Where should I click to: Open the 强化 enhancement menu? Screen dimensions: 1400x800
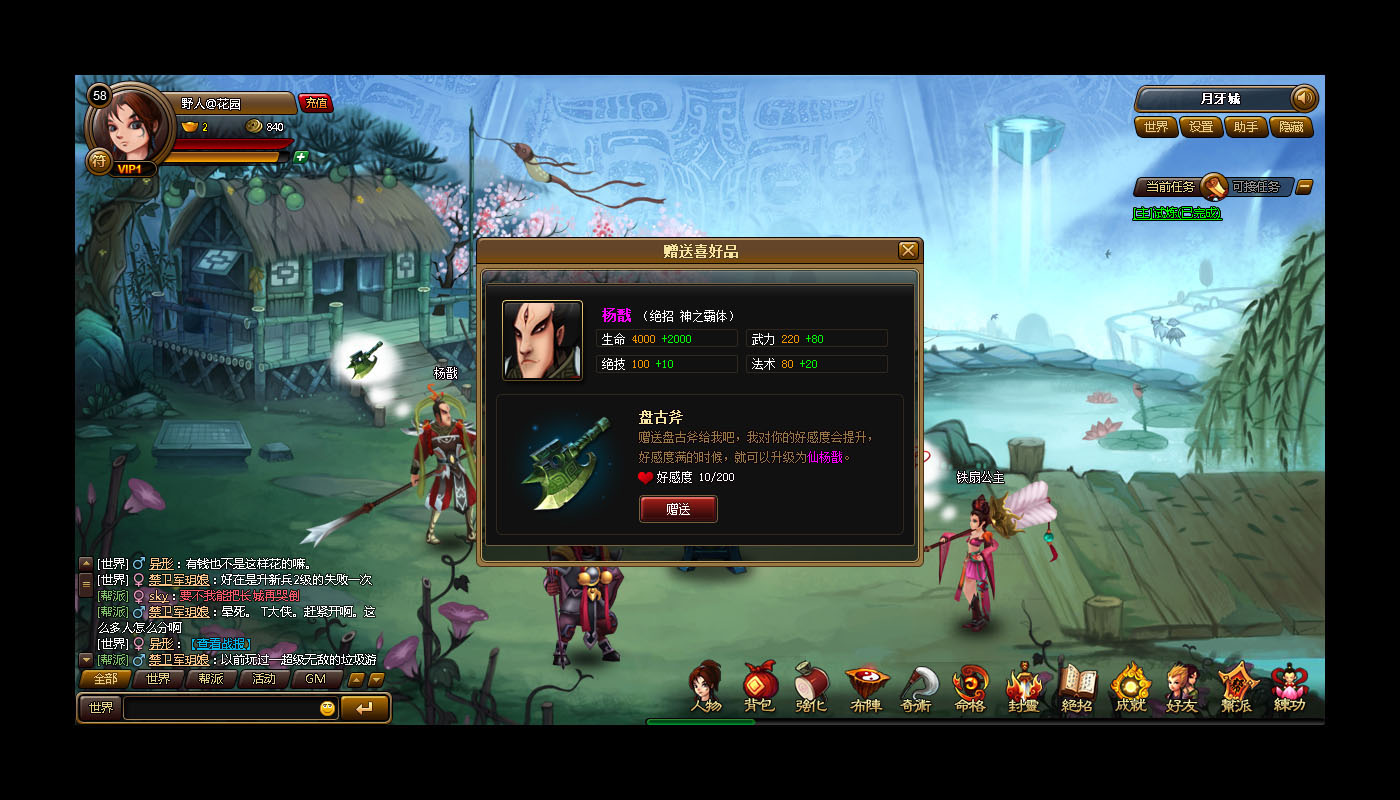811,688
